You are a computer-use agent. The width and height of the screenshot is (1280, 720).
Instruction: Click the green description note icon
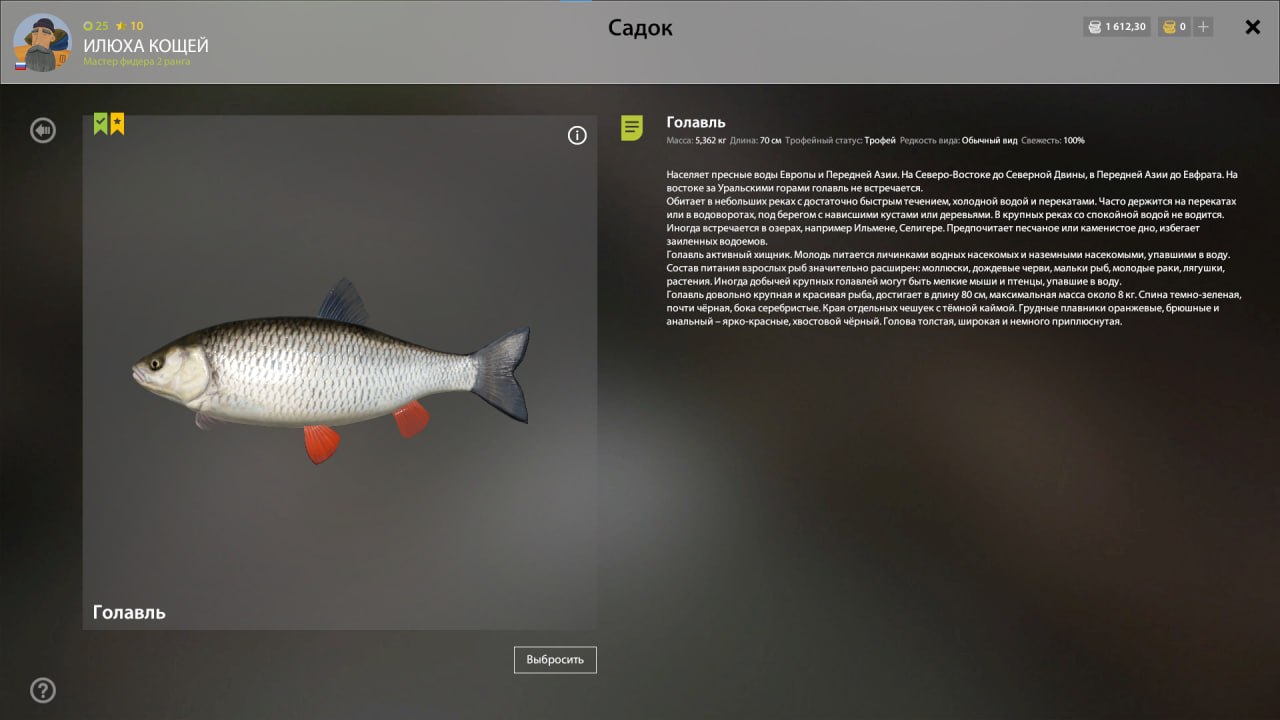(631, 128)
